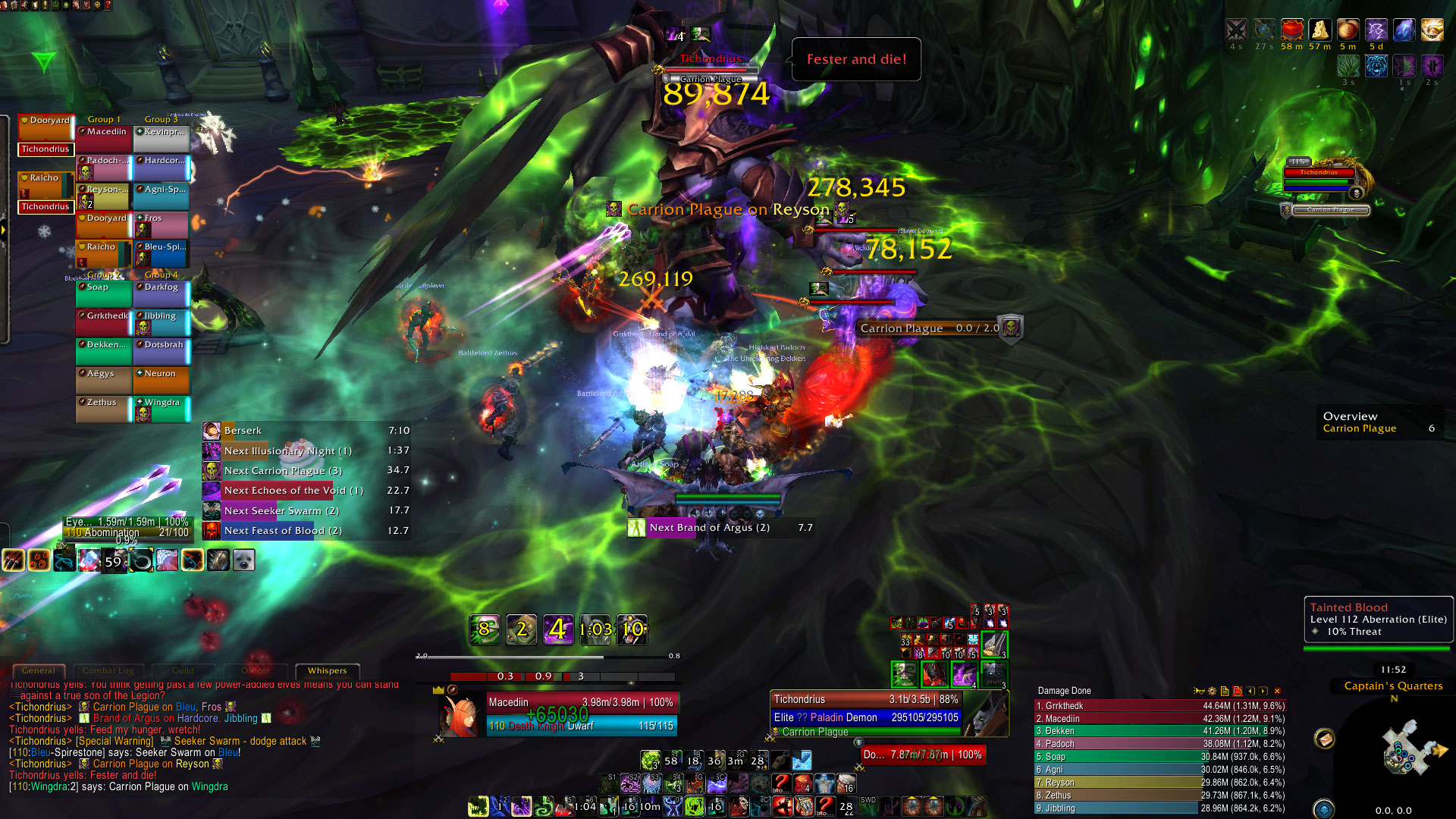The image size is (1456, 819).
Task: Click the Macediin player unit frame portrait
Action: coord(461,716)
